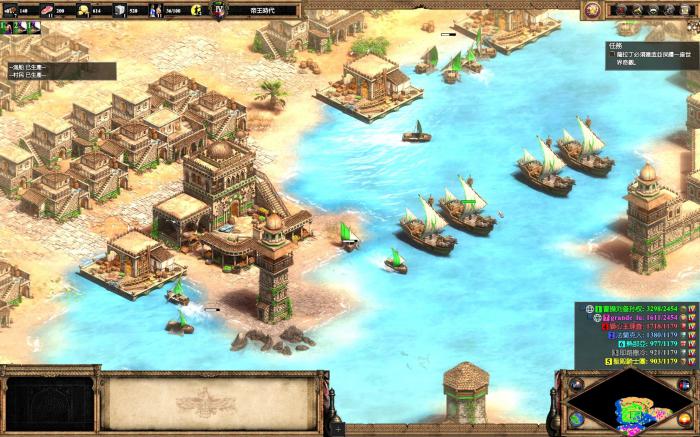The height and width of the screenshot is (437, 700).
Task: Select the population villager icon
Action: click(x=155, y=10)
